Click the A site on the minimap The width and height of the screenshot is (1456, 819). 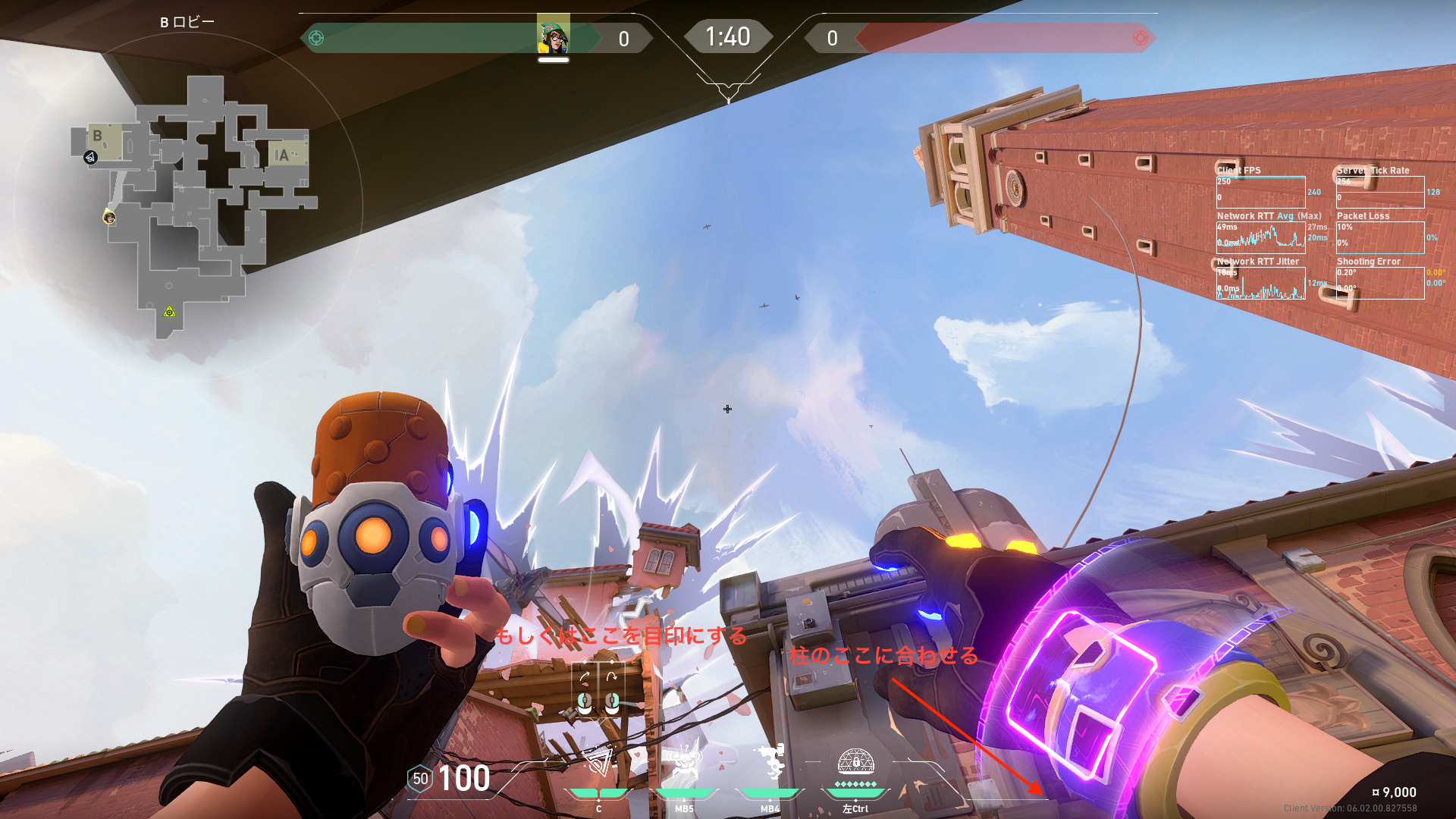tap(285, 155)
